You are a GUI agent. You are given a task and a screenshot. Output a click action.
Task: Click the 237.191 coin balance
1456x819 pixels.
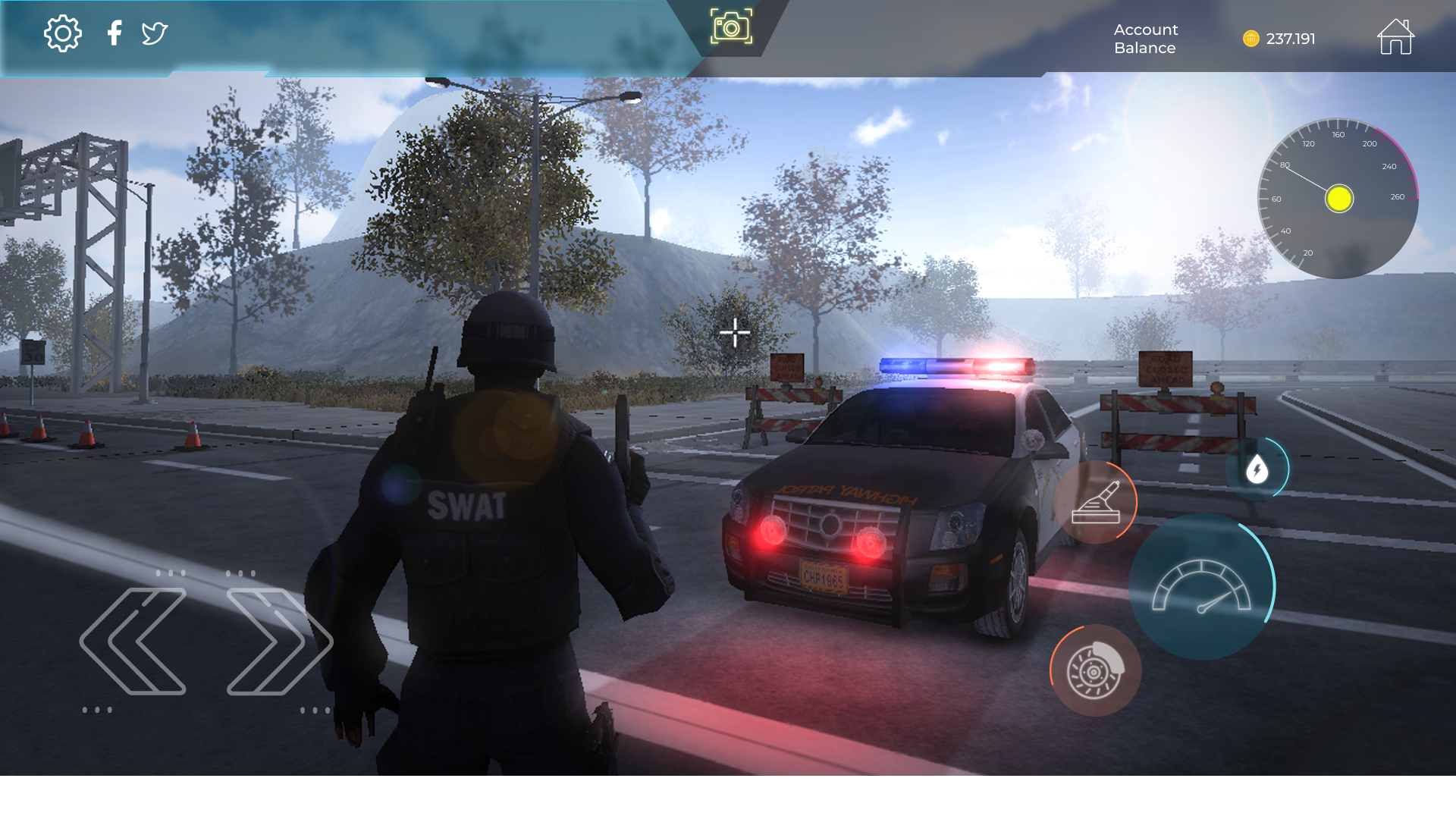(x=1291, y=38)
